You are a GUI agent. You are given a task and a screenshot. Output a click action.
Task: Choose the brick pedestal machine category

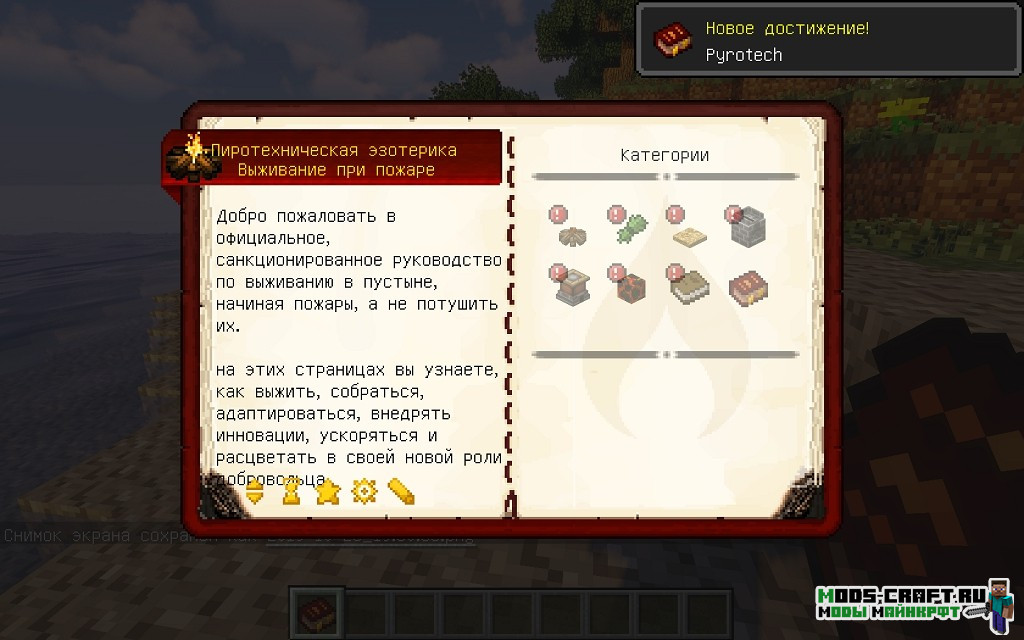point(571,287)
